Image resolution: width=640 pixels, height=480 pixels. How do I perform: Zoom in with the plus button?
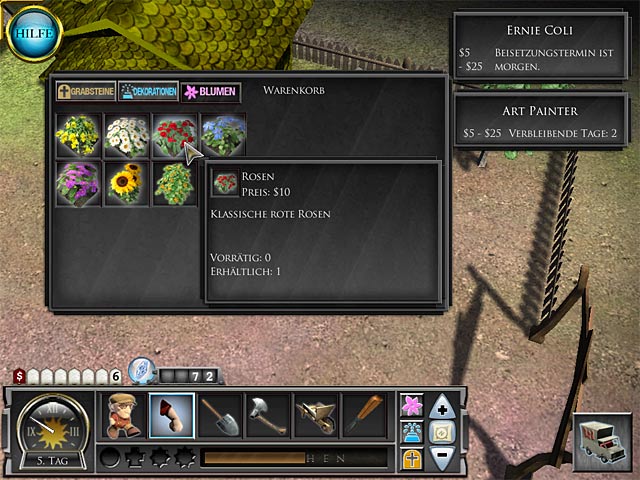(442, 407)
